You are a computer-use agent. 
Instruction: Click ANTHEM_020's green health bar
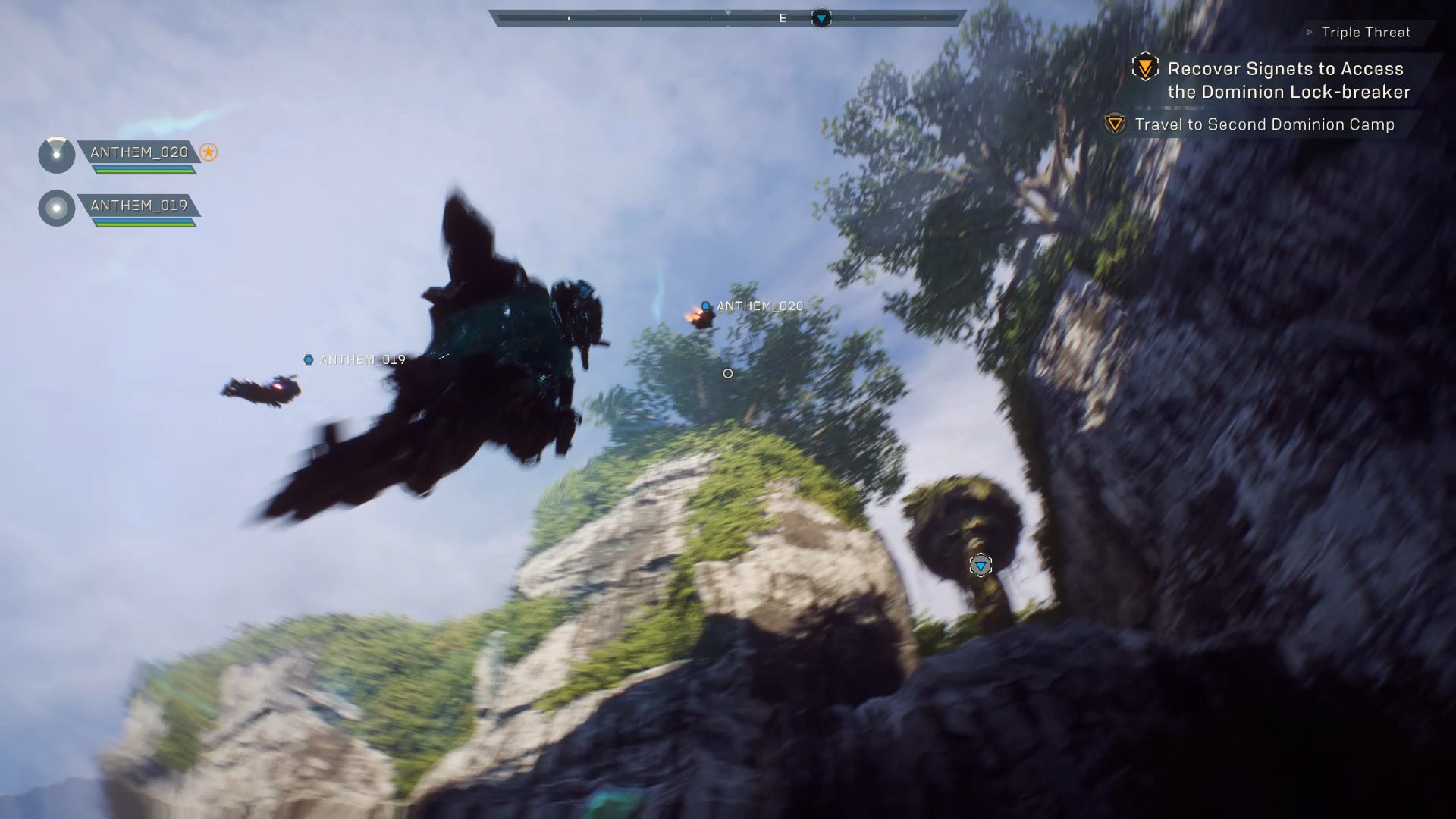click(x=144, y=170)
